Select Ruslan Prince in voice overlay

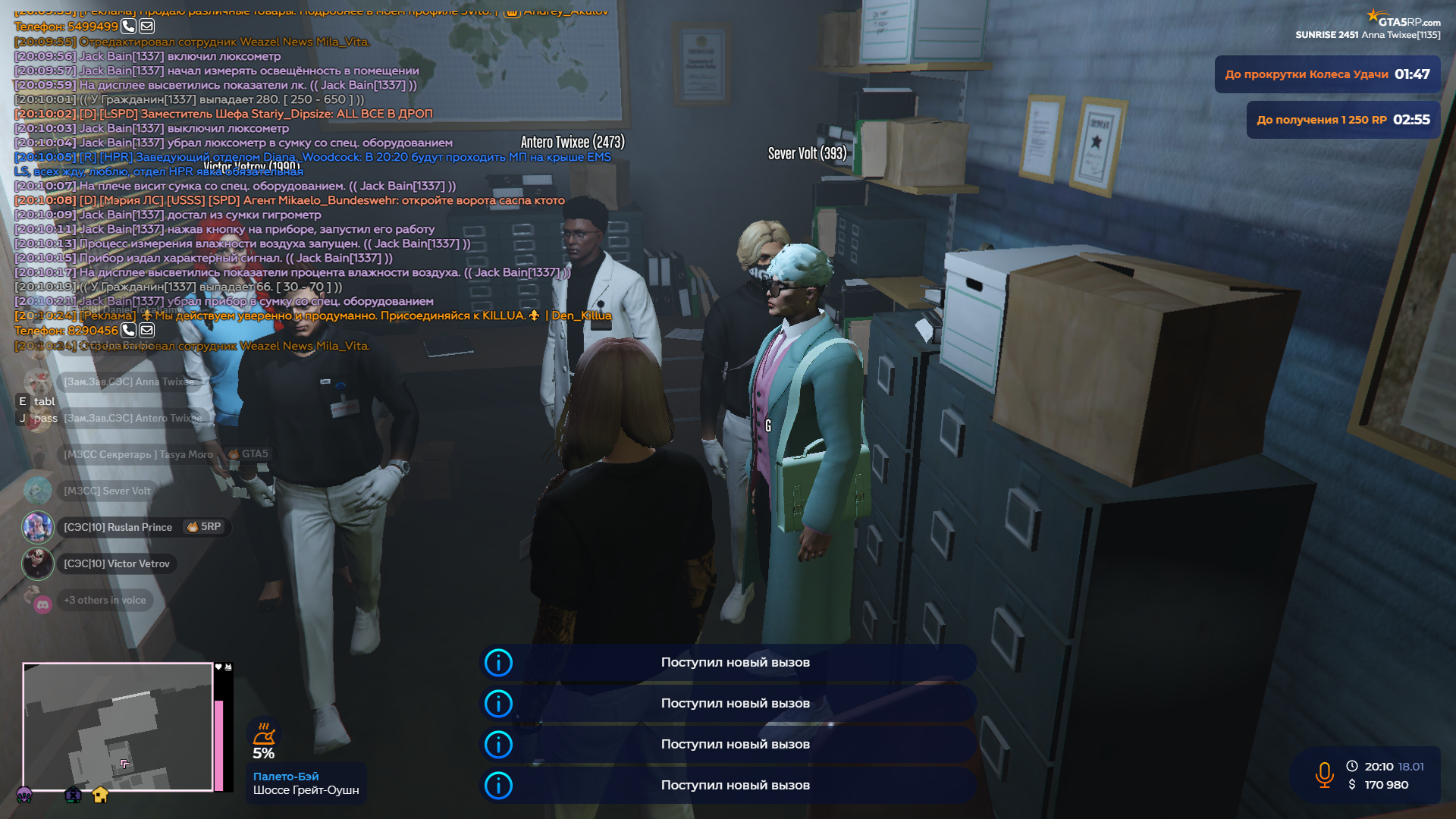click(x=118, y=527)
